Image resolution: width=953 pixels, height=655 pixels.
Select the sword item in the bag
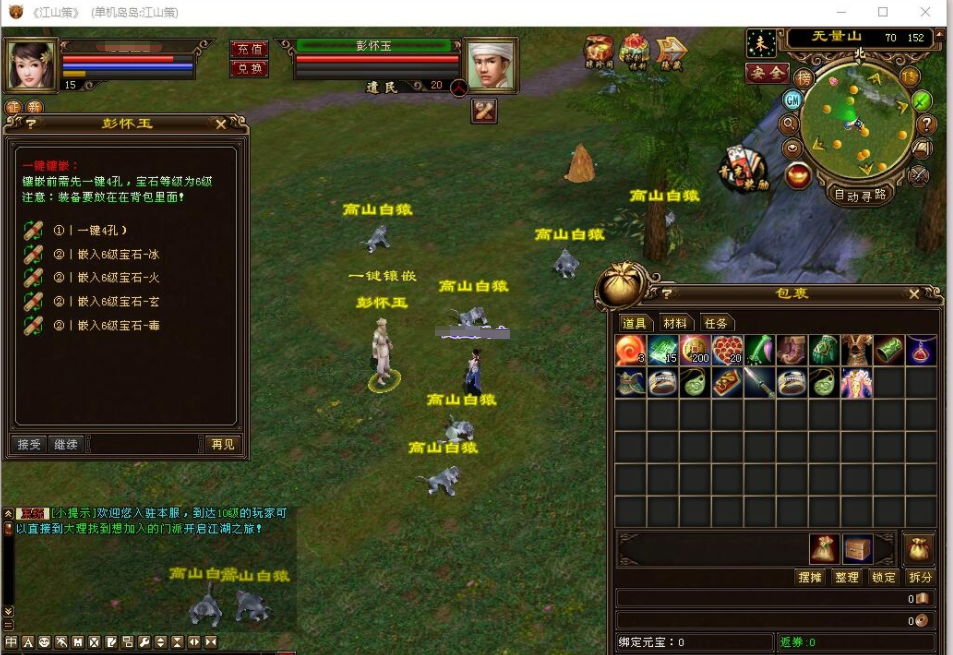759,383
